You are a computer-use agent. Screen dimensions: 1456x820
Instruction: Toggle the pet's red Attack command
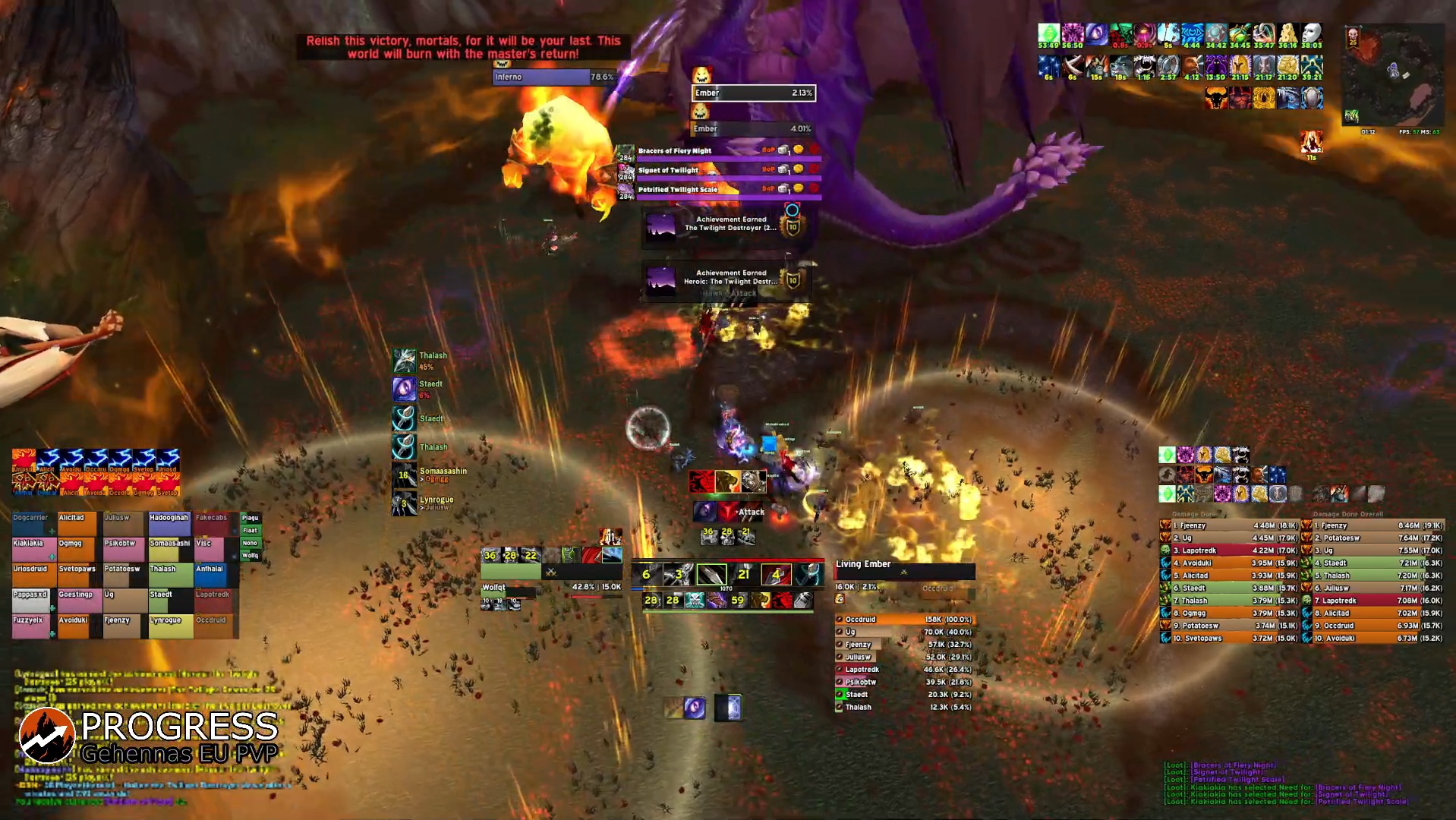pyautogui.click(x=727, y=512)
